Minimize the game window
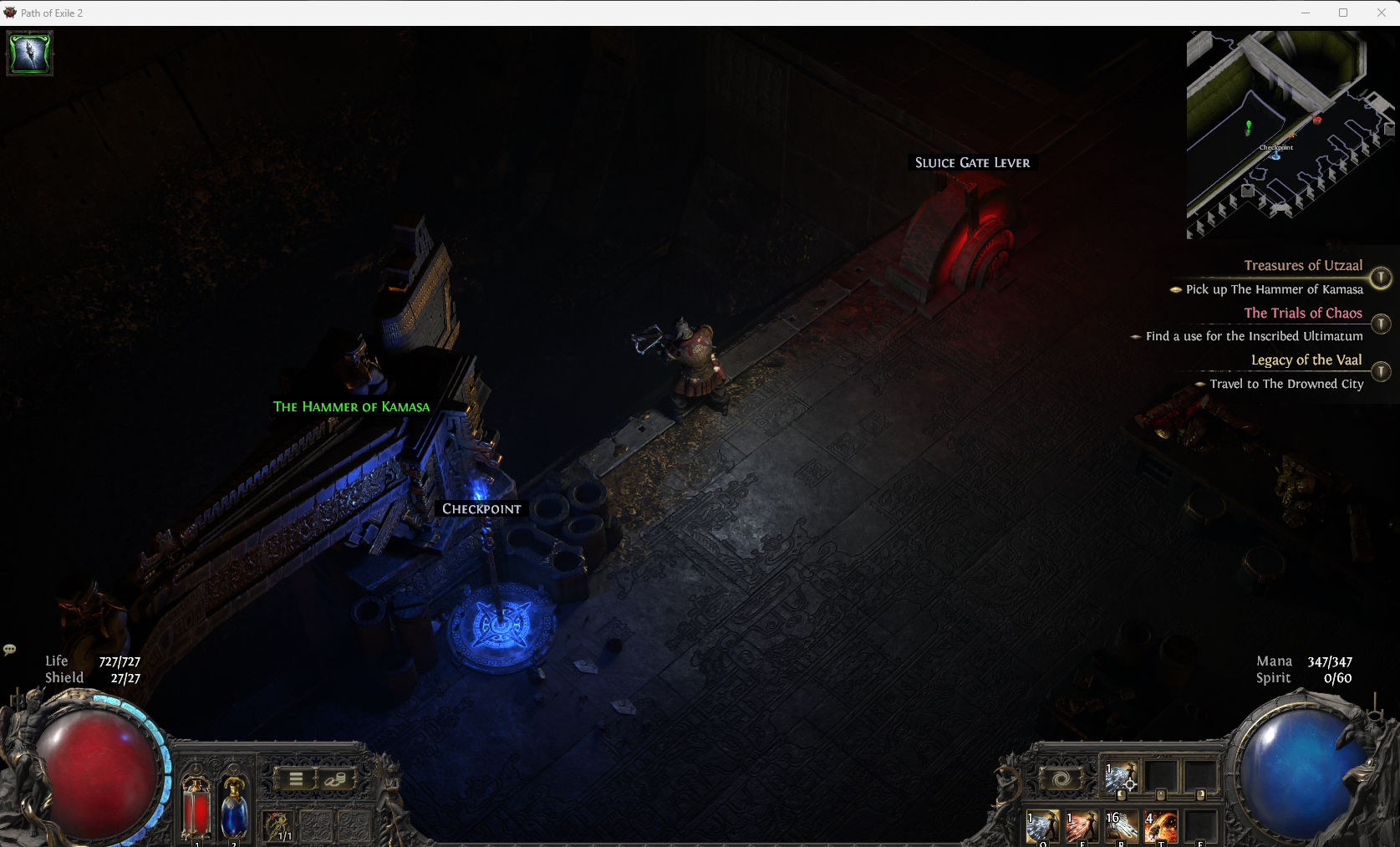1400x847 pixels. tap(1306, 13)
